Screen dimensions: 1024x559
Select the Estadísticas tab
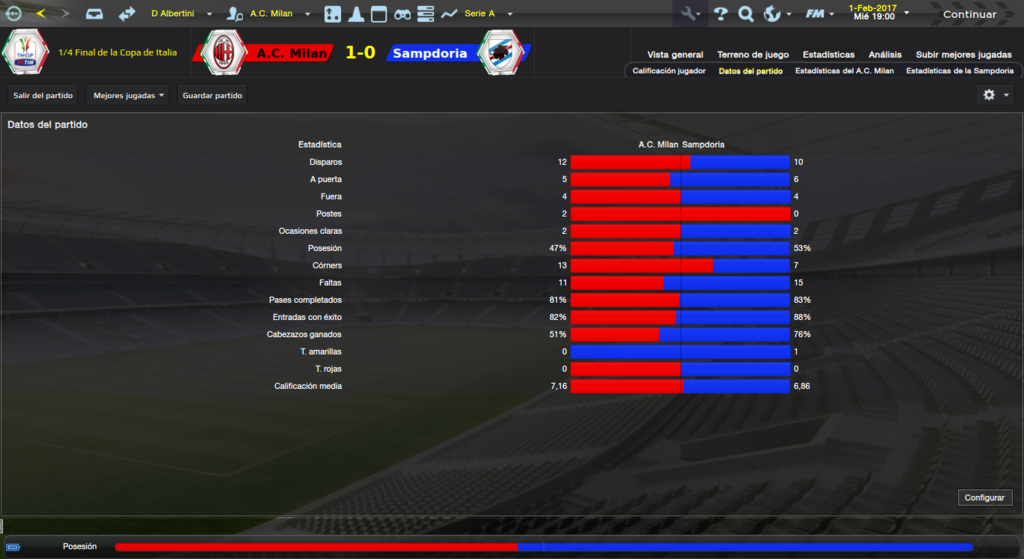(x=828, y=55)
